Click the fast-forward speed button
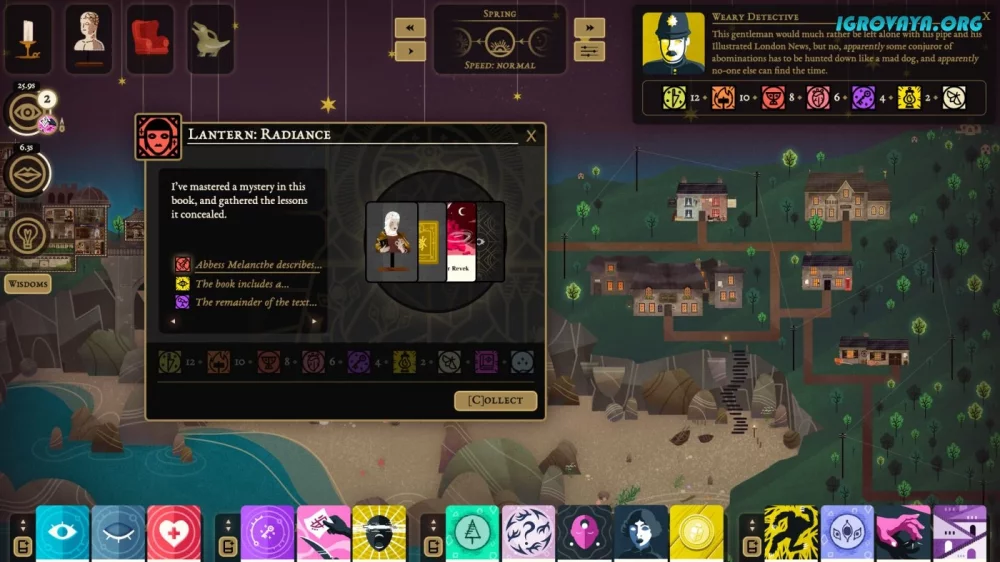Image resolution: width=1000 pixels, height=562 pixels. coord(589,27)
